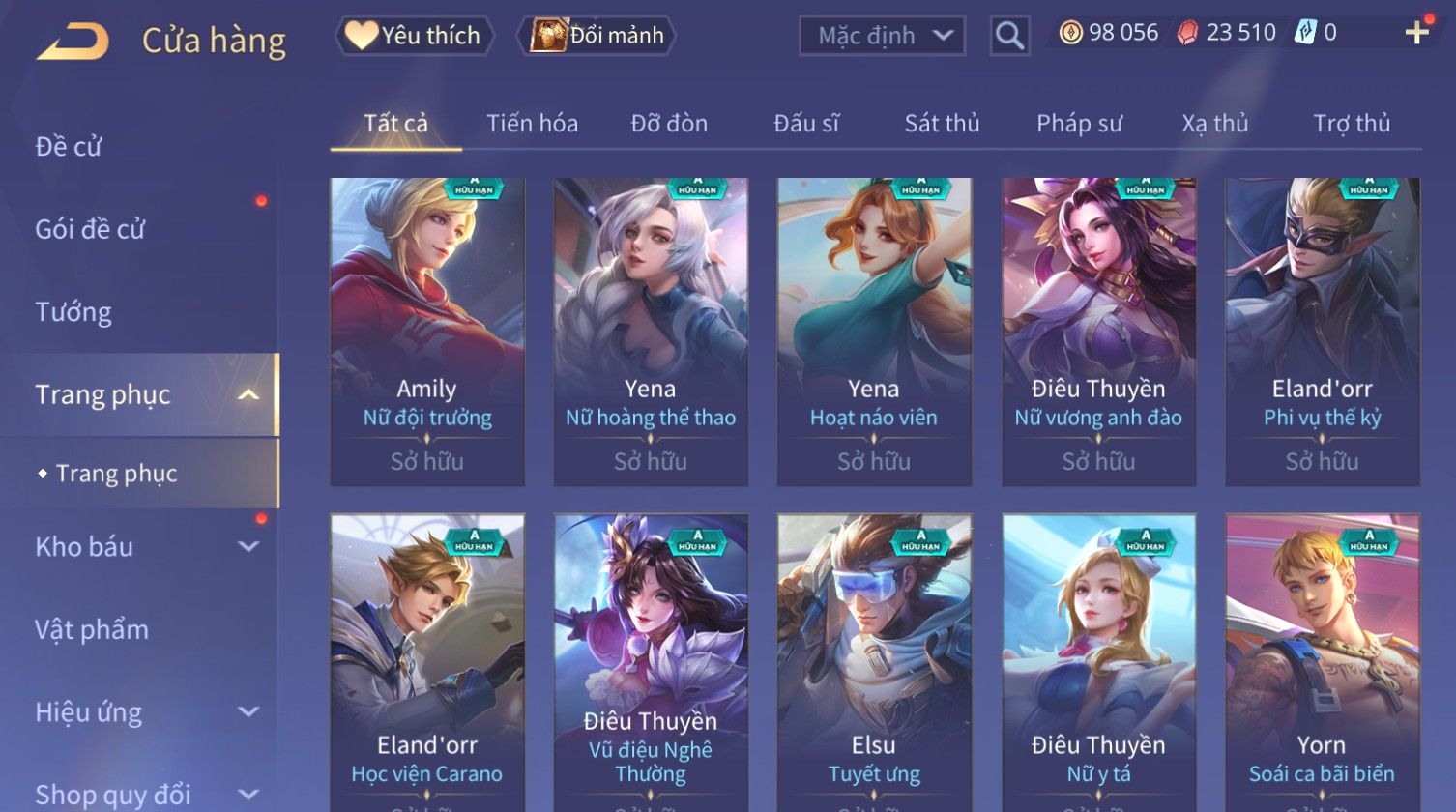The image size is (1456, 812).
Task: Expand the Hiệu ứng menu
Action: (145, 713)
